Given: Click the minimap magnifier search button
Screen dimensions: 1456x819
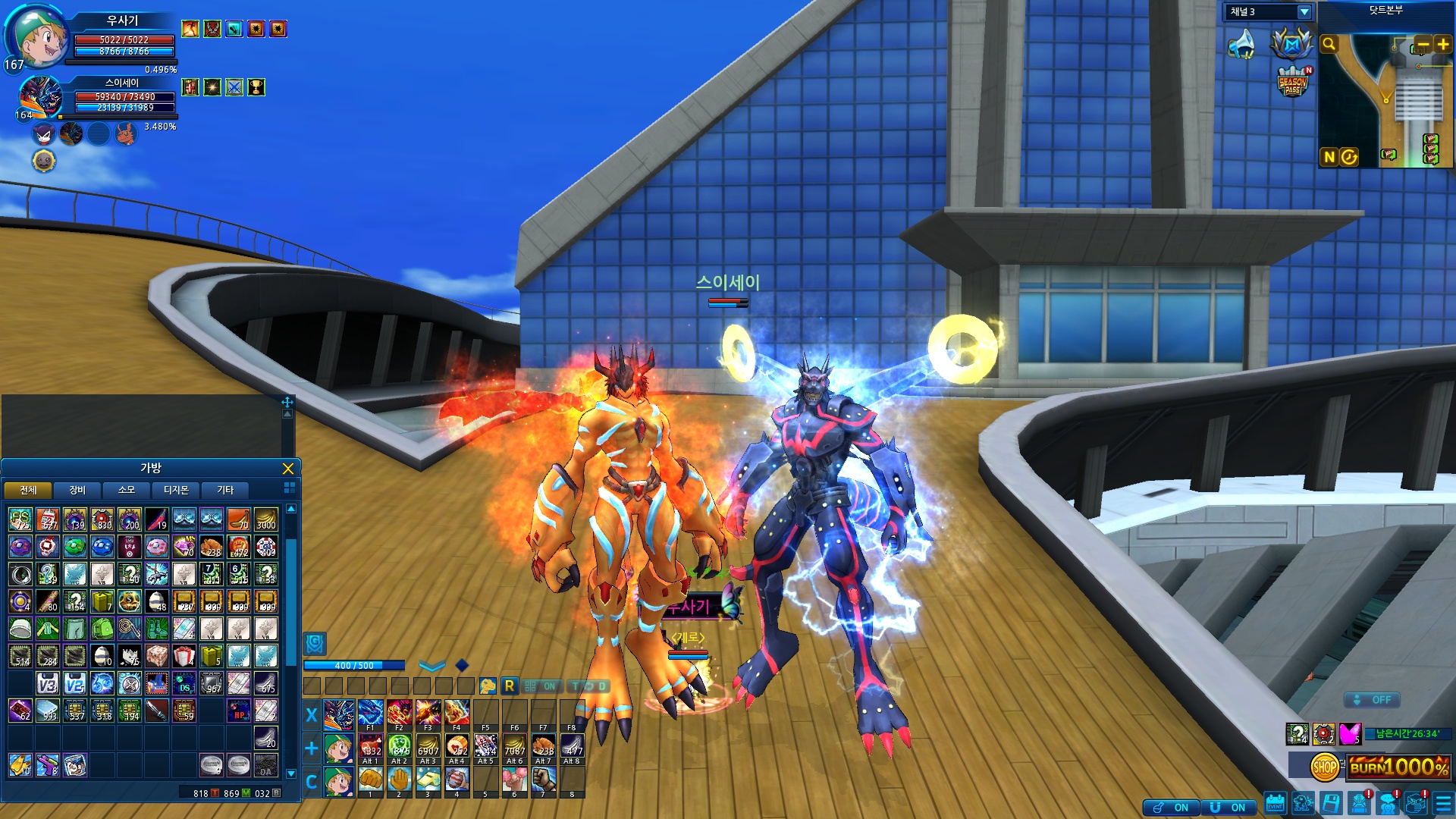Looking at the screenshot, I should coord(1329,45).
